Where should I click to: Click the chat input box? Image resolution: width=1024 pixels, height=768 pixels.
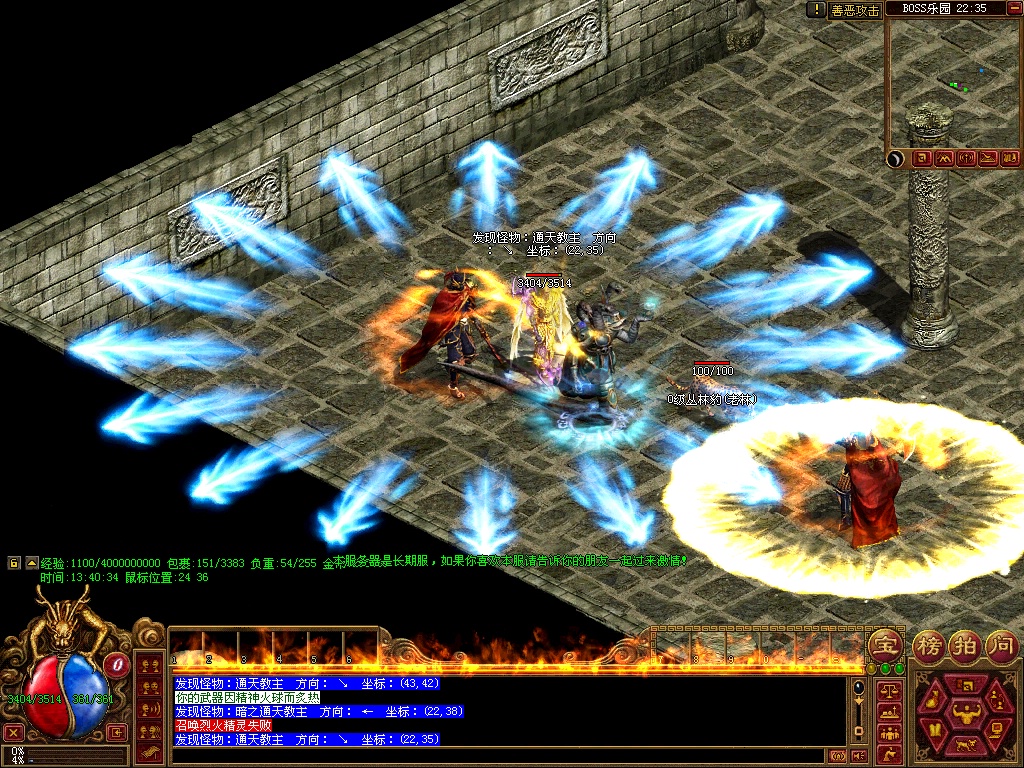coord(500,756)
